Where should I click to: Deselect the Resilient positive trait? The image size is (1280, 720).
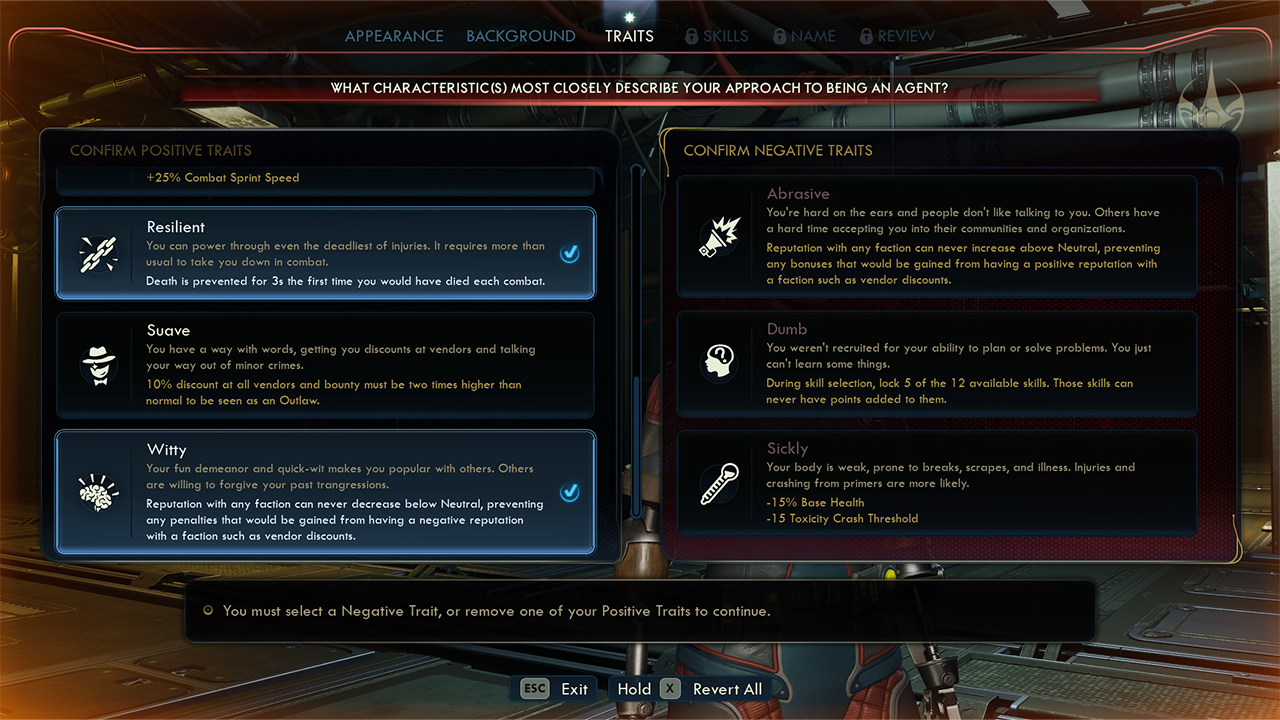click(x=325, y=254)
